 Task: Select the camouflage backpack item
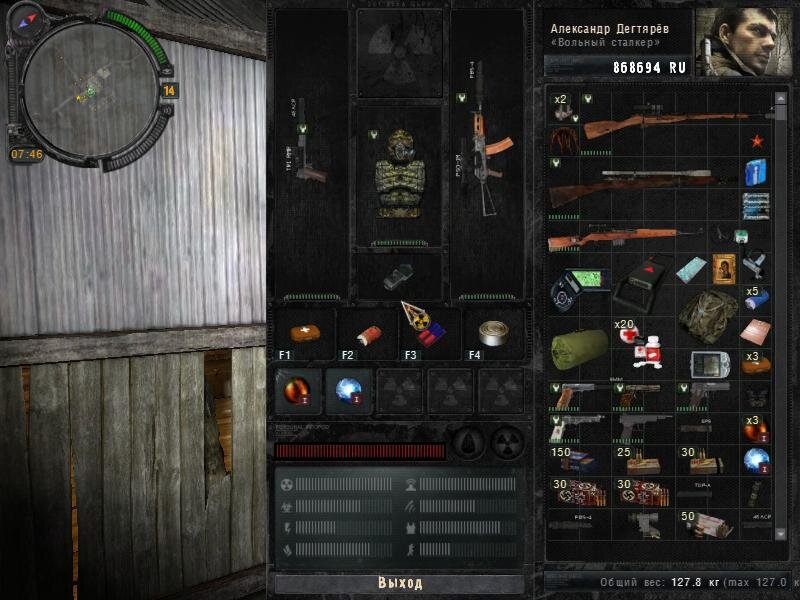coord(708,314)
